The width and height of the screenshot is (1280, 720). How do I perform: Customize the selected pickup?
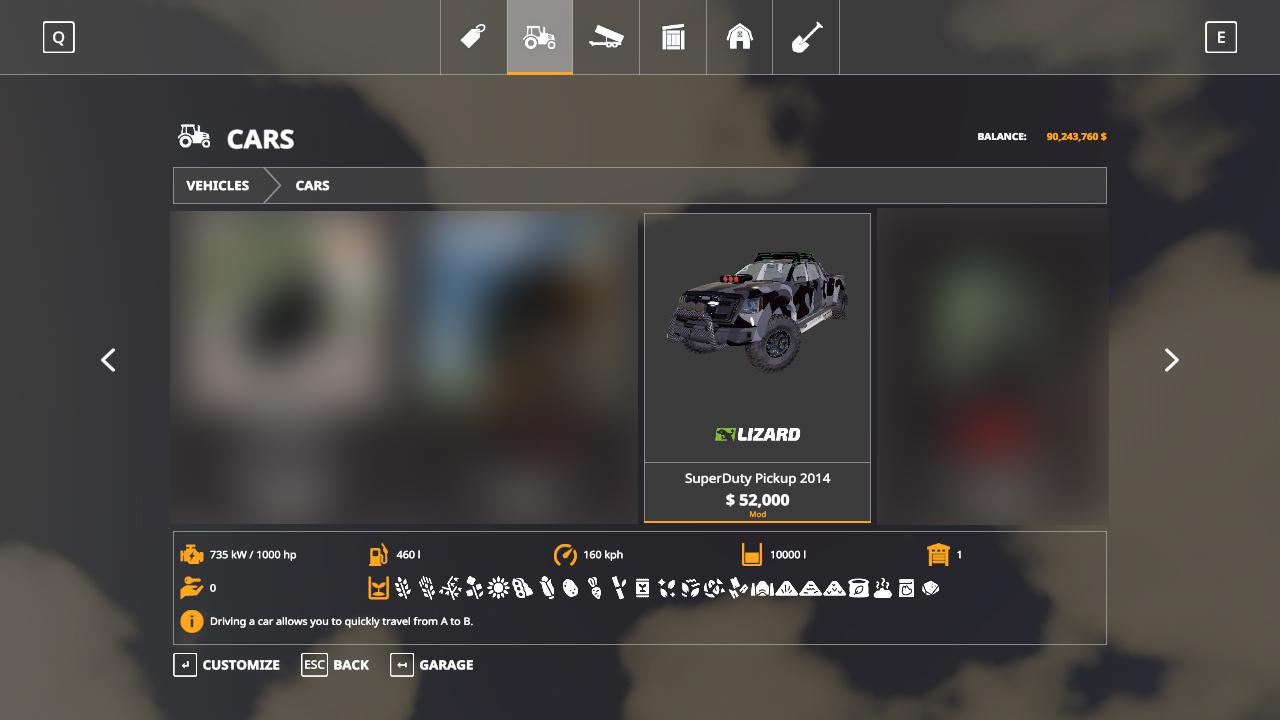tap(228, 665)
